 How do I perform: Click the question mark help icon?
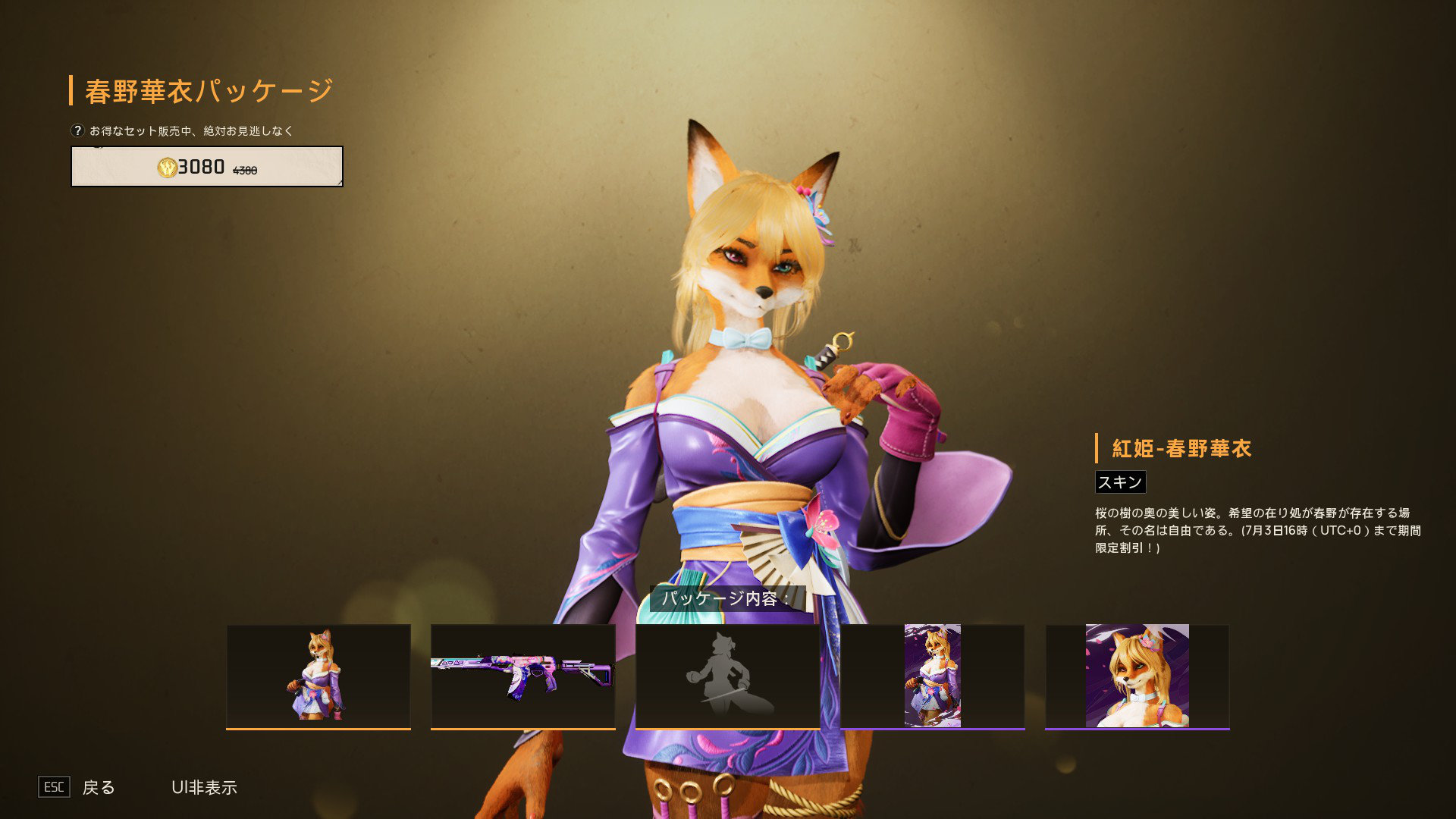tap(77, 130)
